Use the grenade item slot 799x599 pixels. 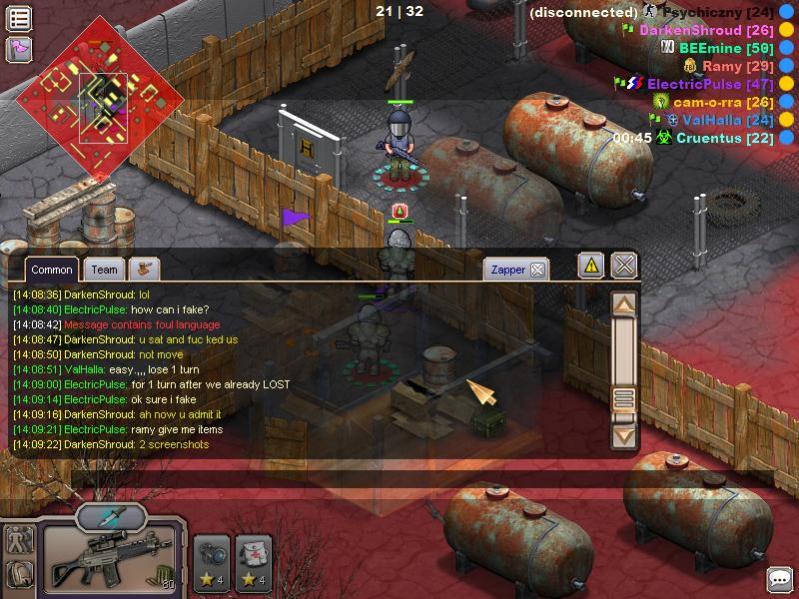pyautogui.click(x=212, y=563)
